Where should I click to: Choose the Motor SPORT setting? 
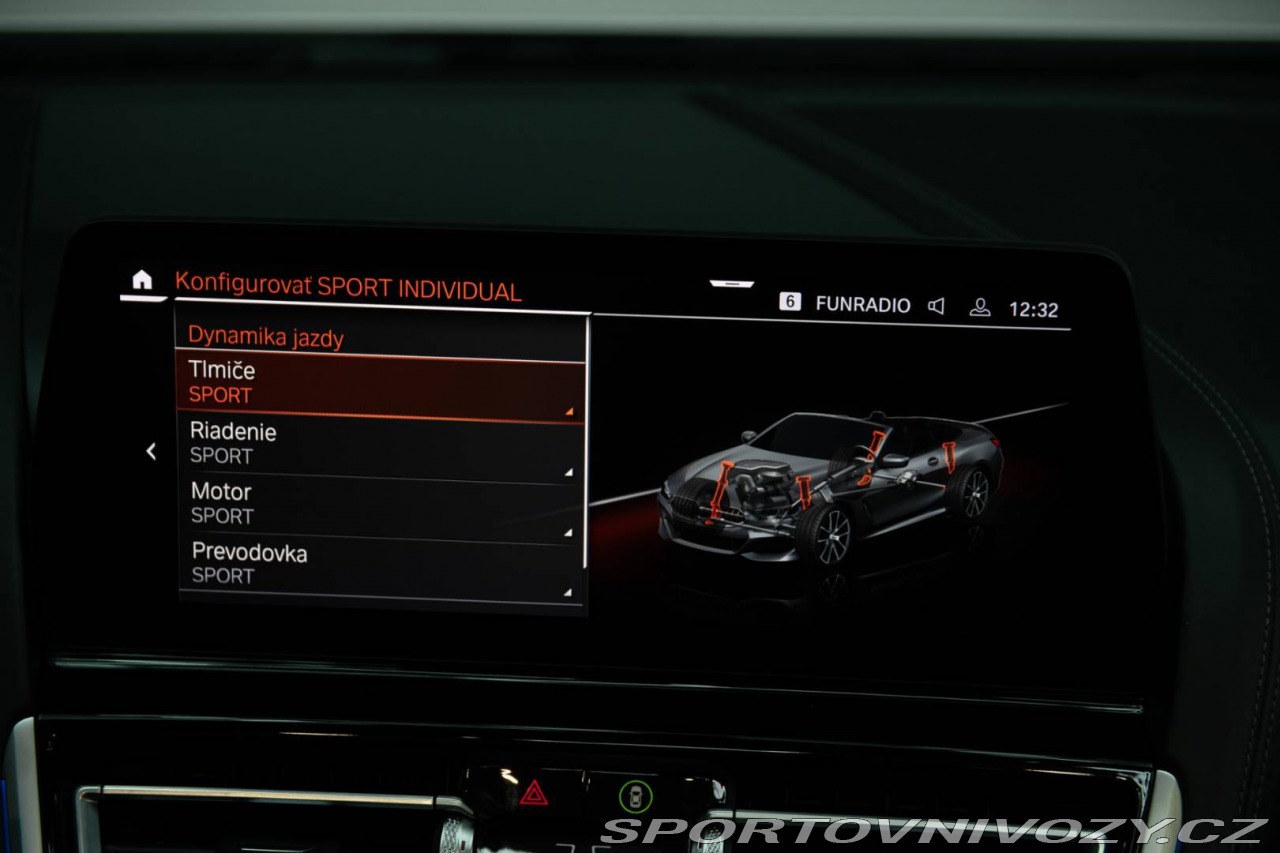380,504
